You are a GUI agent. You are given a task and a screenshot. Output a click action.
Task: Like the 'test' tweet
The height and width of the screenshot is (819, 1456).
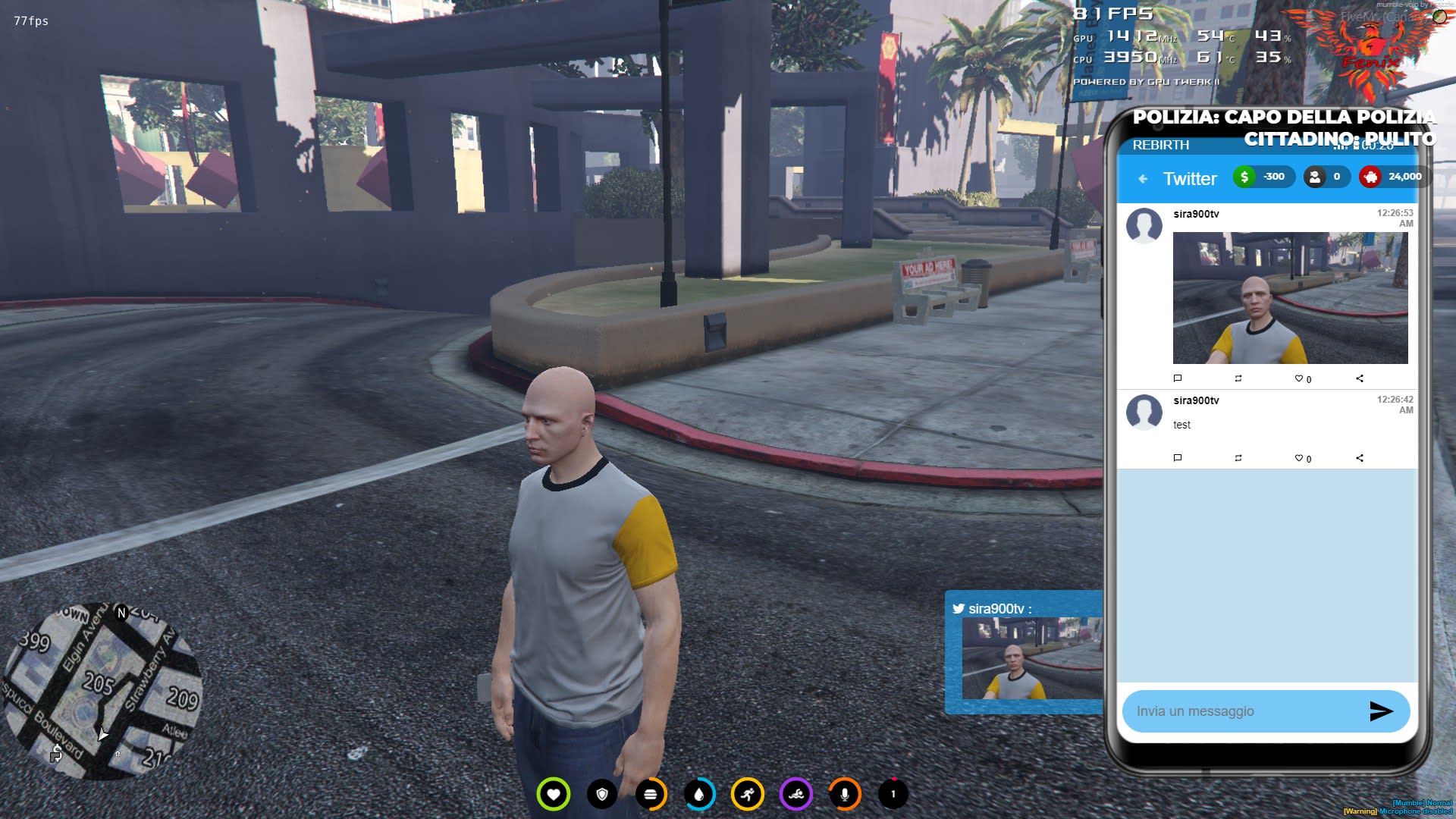(1299, 458)
